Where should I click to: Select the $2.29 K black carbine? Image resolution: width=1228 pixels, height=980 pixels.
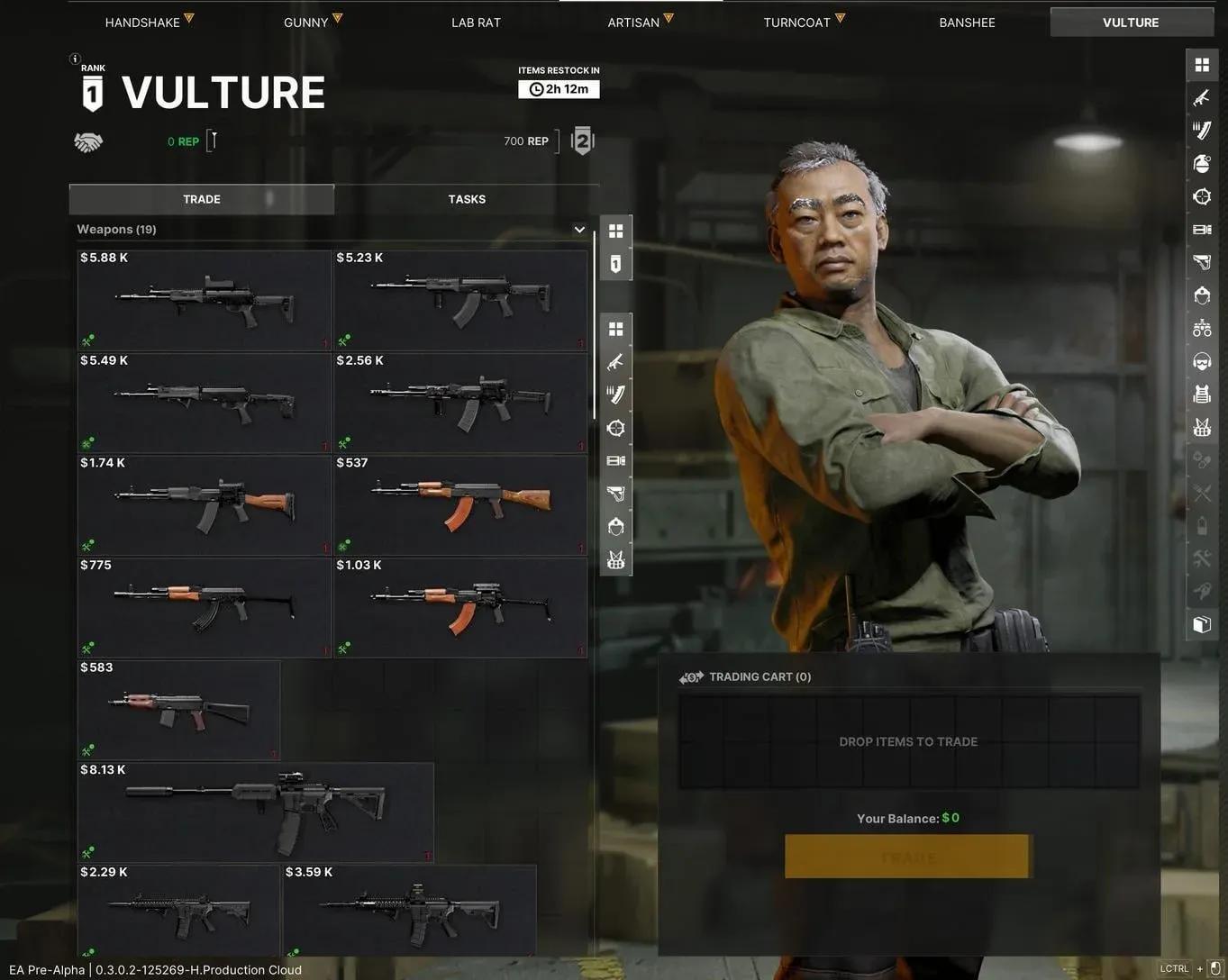[178, 910]
